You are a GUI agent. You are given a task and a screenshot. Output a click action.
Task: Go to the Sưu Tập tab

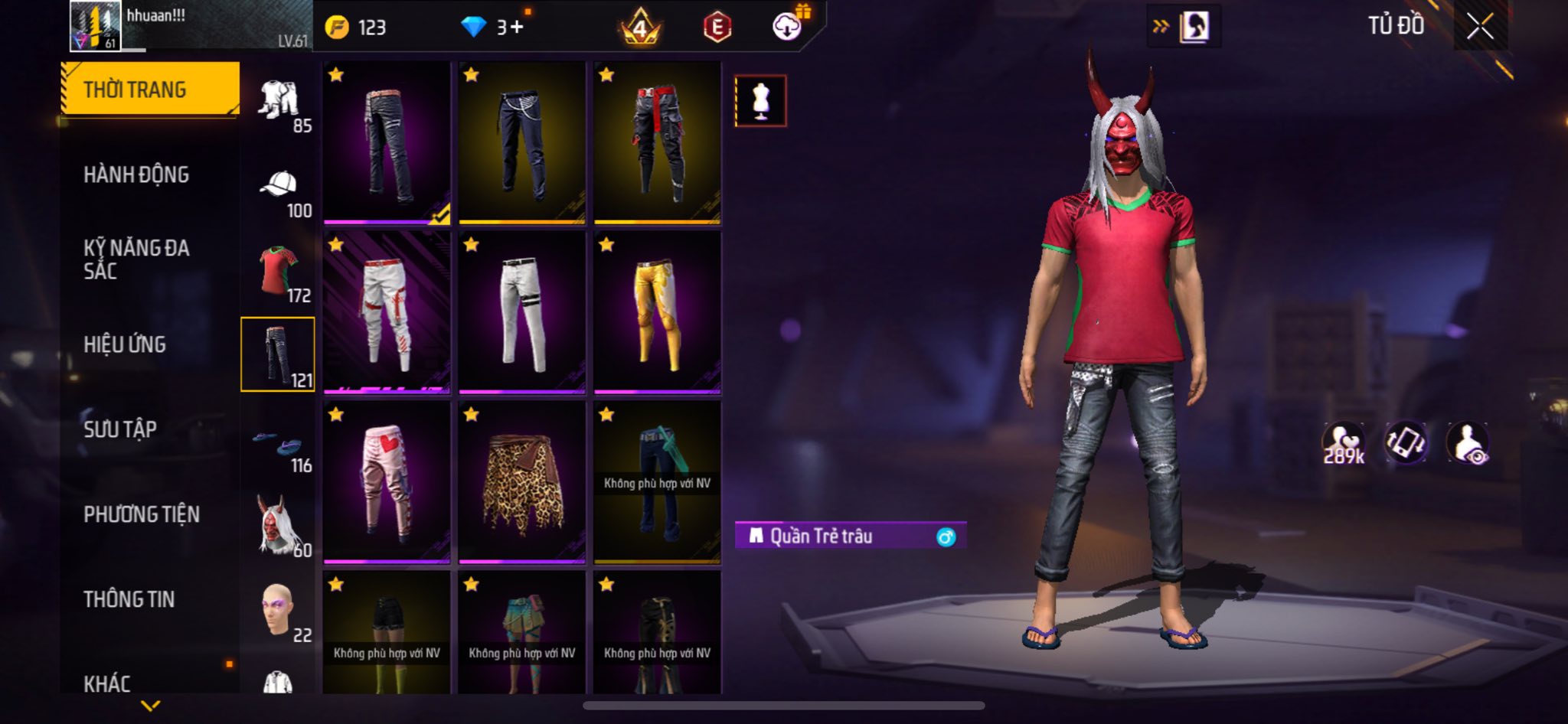[120, 429]
